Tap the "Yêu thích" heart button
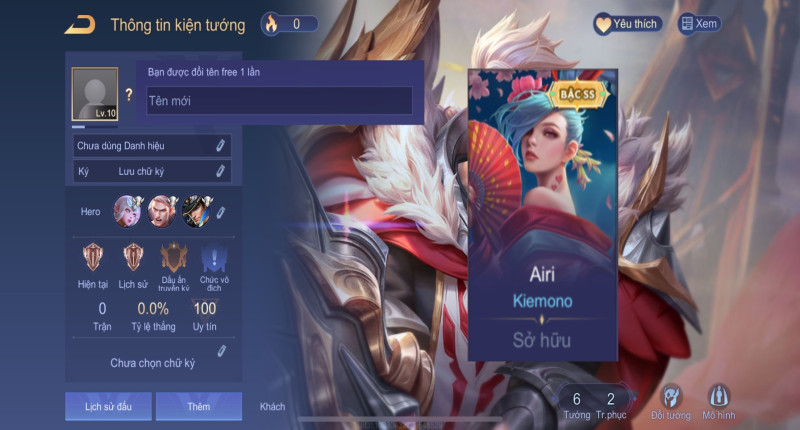Screen dimensions: 800x430 [x=627, y=23]
